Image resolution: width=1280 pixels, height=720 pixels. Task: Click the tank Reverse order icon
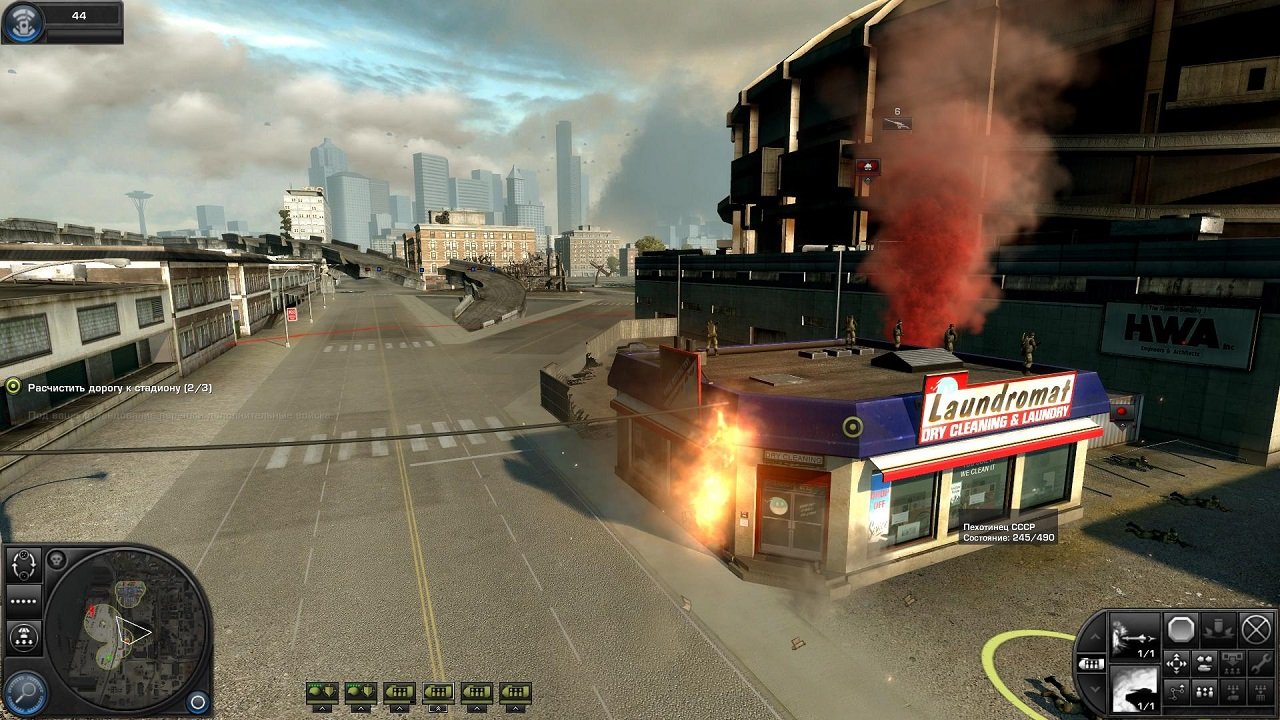pyautogui.click(x=1204, y=665)
